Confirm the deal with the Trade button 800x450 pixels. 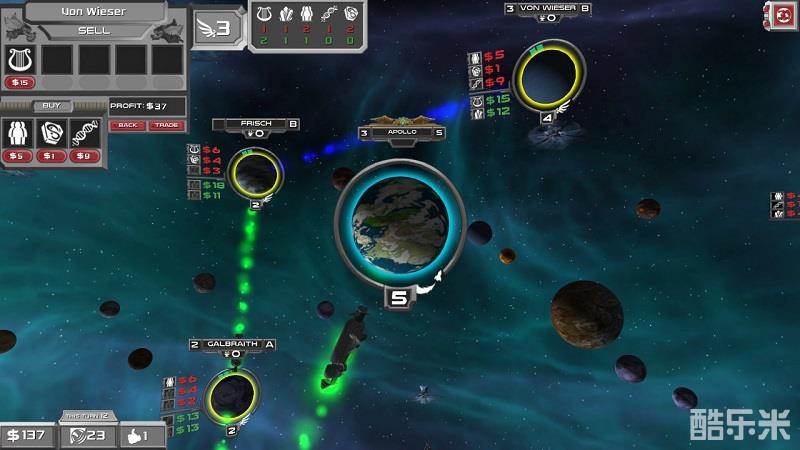[x=164, y=125]
